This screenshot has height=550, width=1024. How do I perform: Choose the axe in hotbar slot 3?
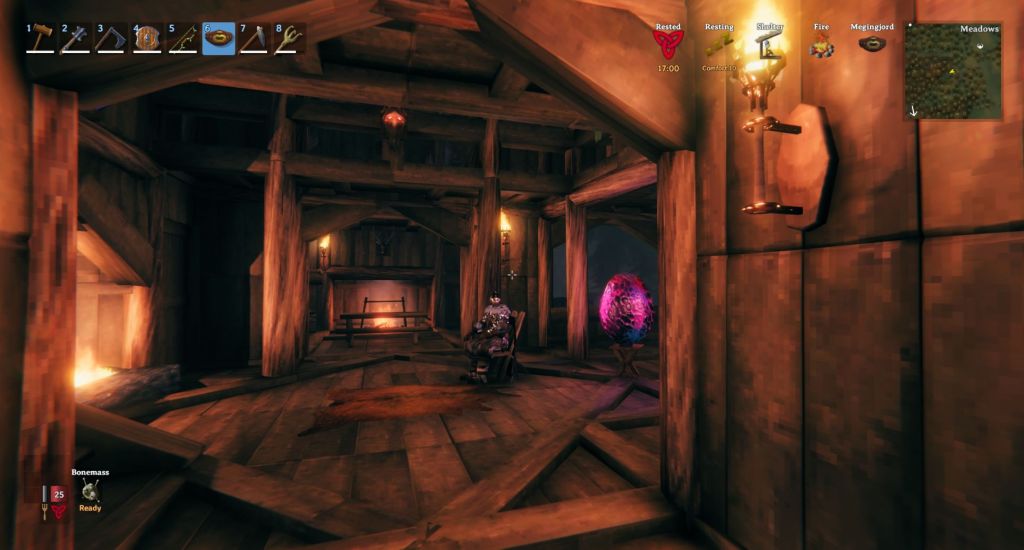tap(112, 39)
